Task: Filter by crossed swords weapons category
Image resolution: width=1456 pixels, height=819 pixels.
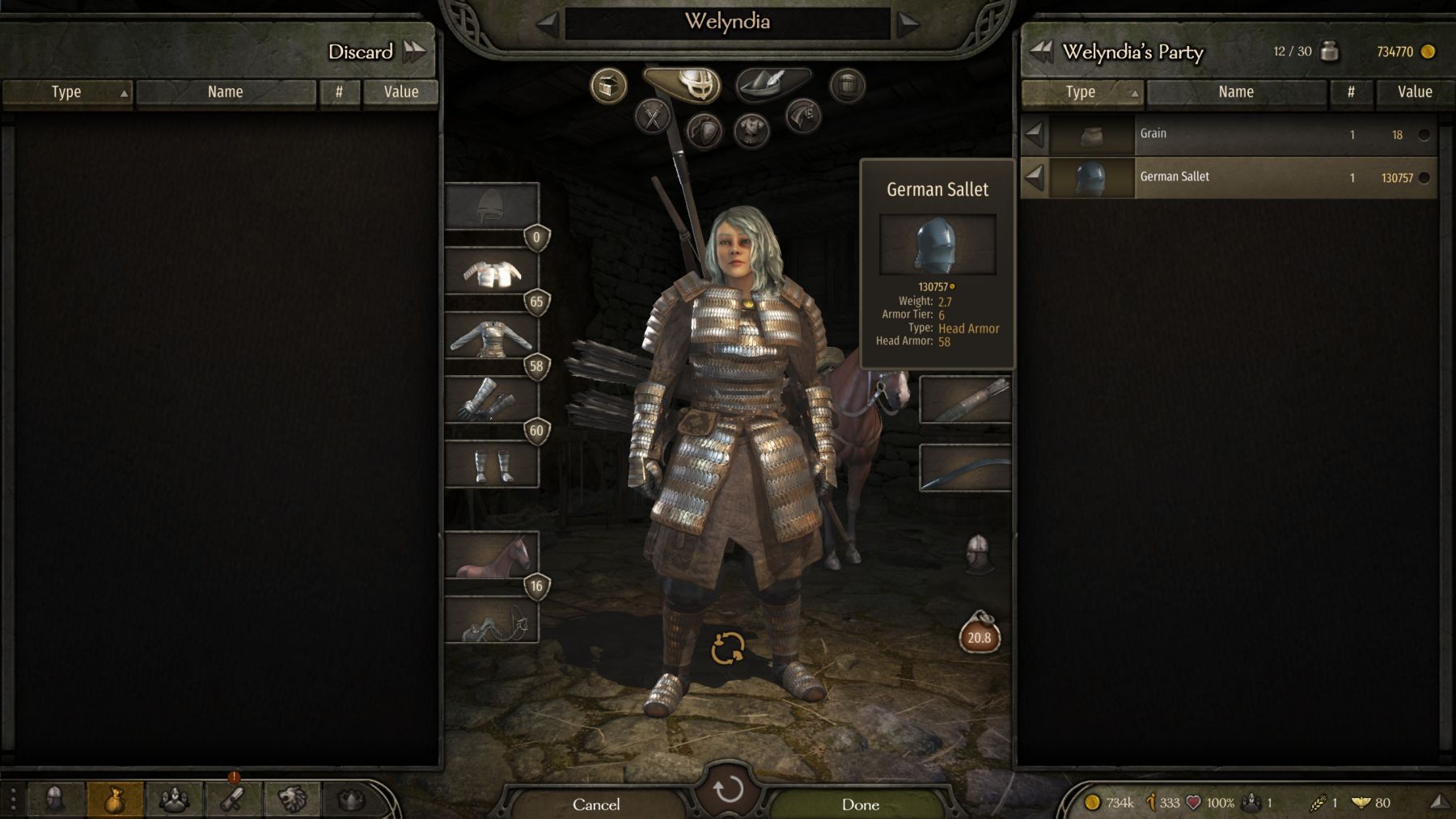Action: tap(652, 117)
